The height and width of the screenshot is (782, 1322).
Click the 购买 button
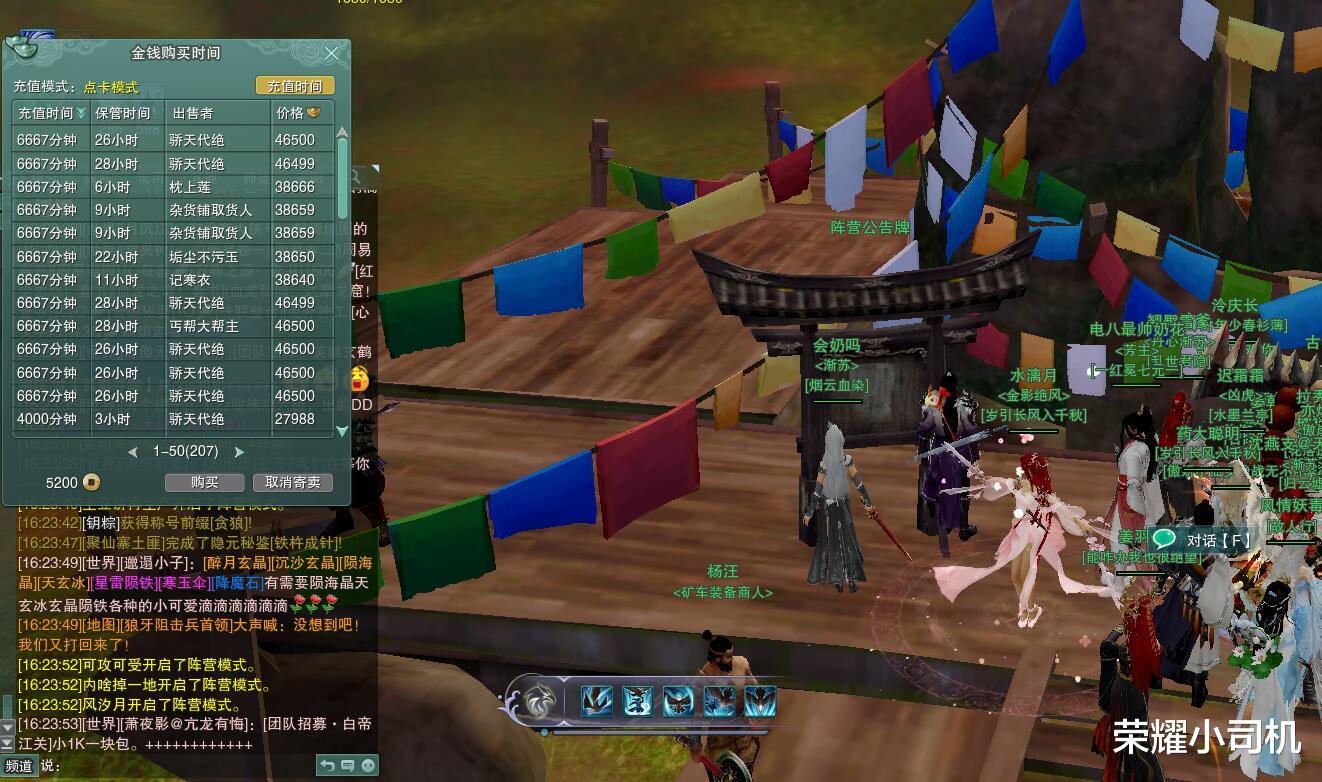click(x=204, y=482)
